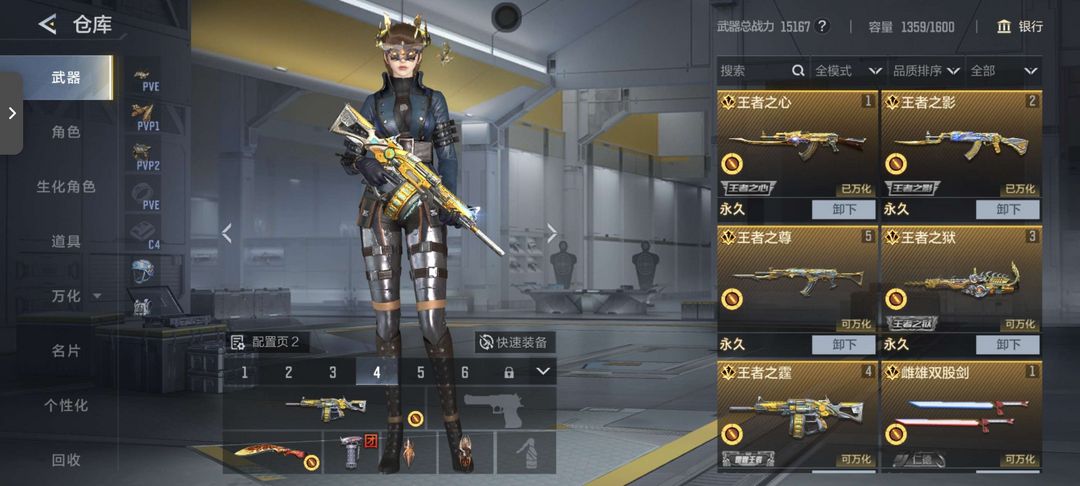Go back from the 仓库 screen
Image resolution: width=1080 pixels, height=486 pixels.
pyautogui.click(x=47, y=25)
